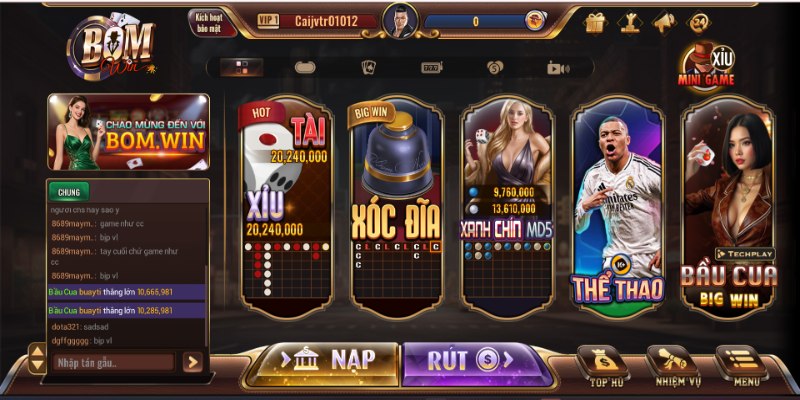This screenshot has height=400, width=800.
Task: Open the Top Hũ jackpot button
Action: [607, 366]
